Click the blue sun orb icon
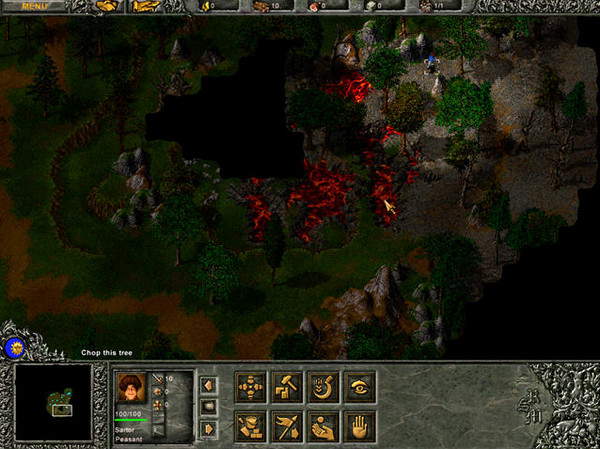 tap(15, 347)
